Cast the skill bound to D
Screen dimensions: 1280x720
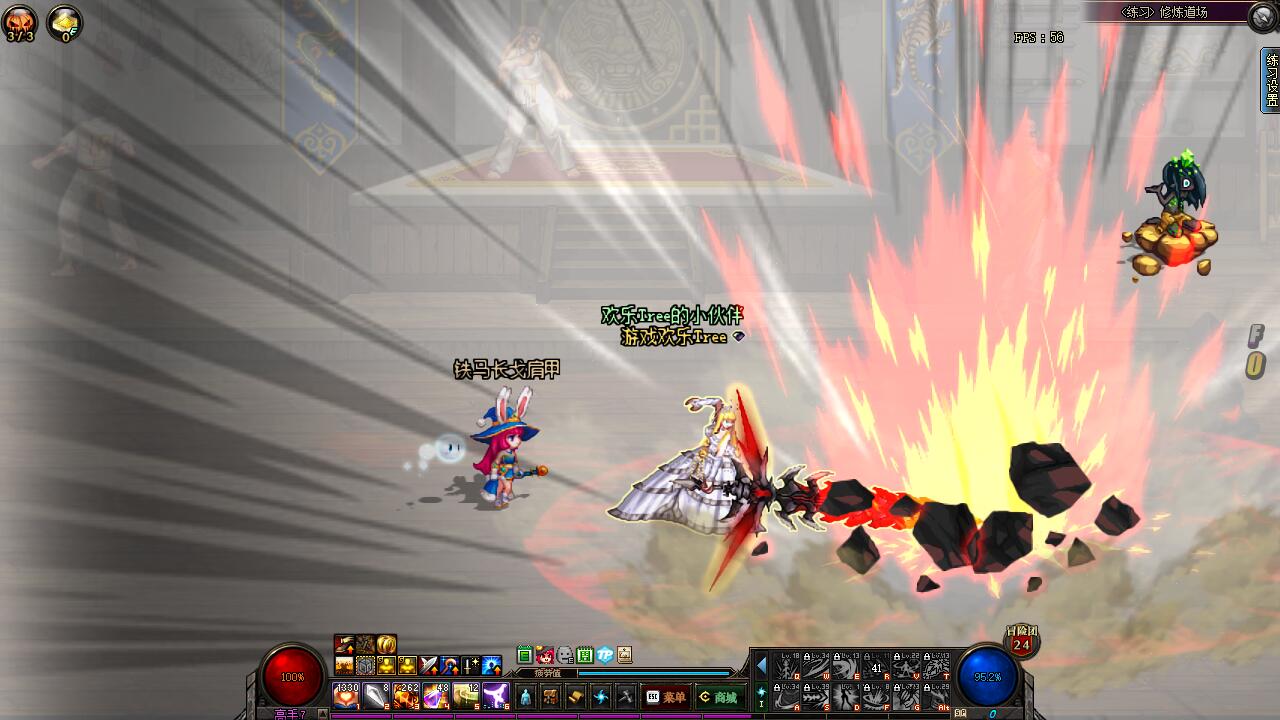click(x=847, y=695)
